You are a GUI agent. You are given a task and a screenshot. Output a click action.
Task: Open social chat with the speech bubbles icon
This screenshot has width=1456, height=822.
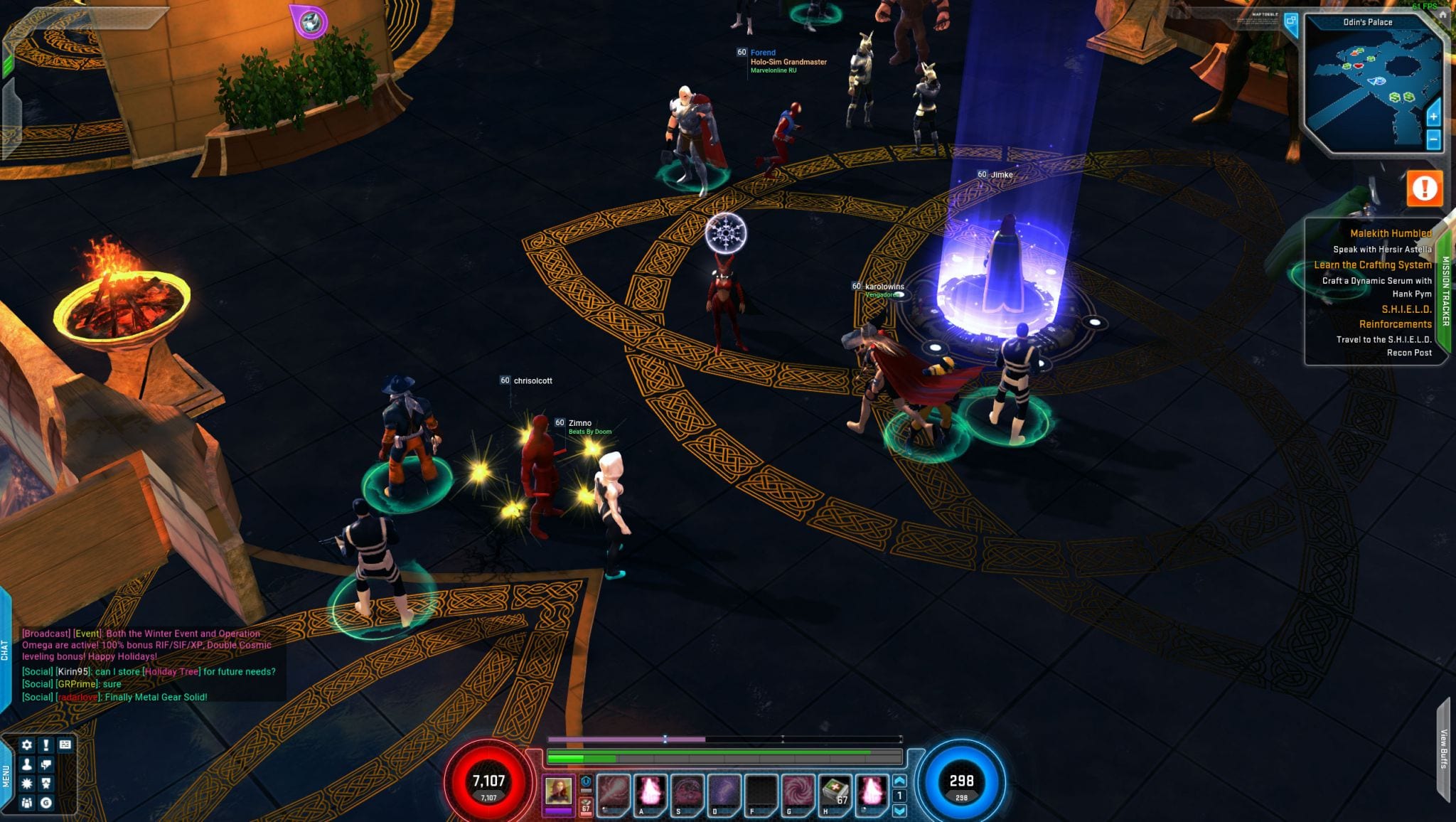[x=46, y=764]
